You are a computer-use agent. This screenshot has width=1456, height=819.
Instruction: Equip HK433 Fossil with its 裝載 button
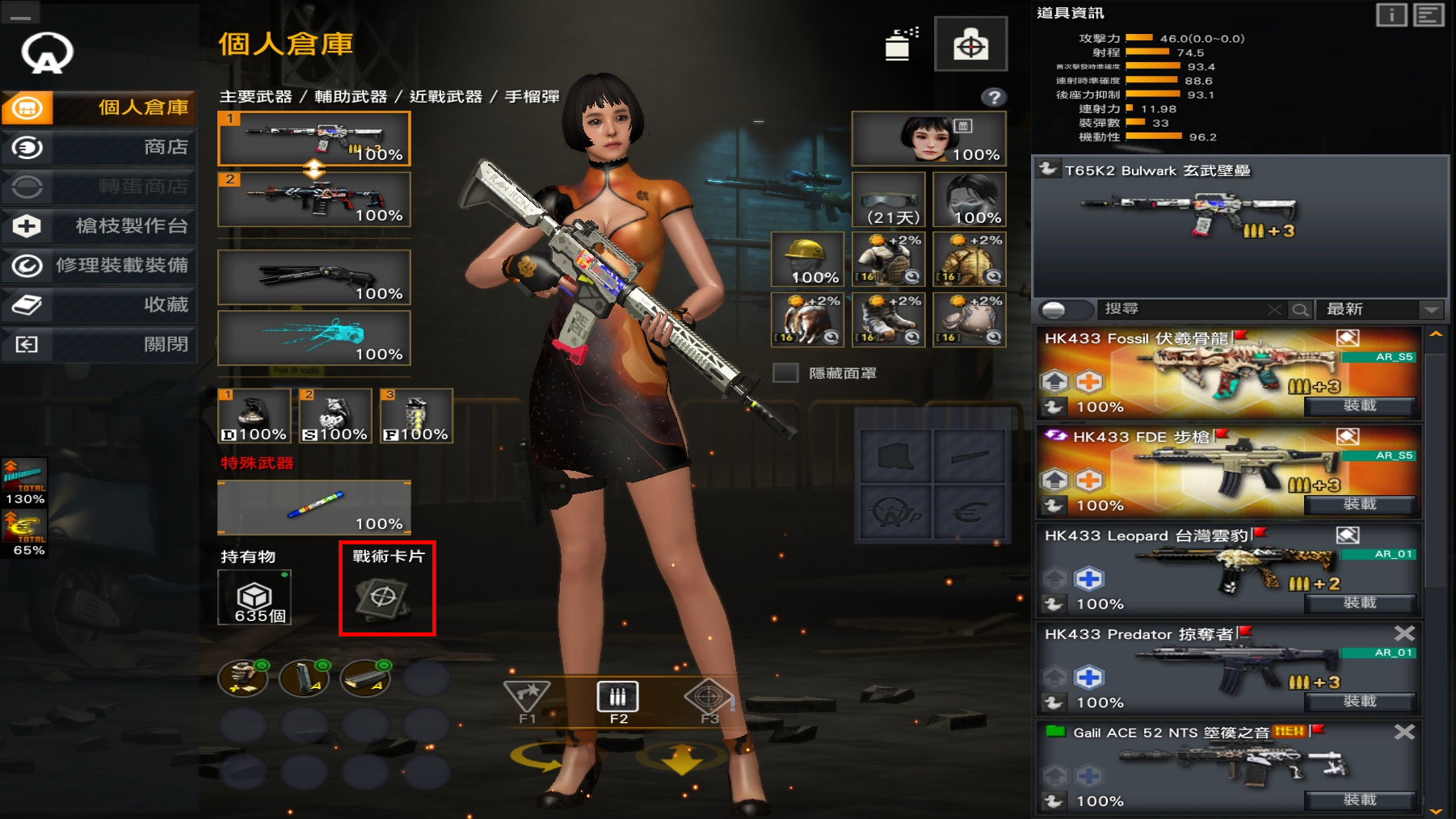point(1360,405)
